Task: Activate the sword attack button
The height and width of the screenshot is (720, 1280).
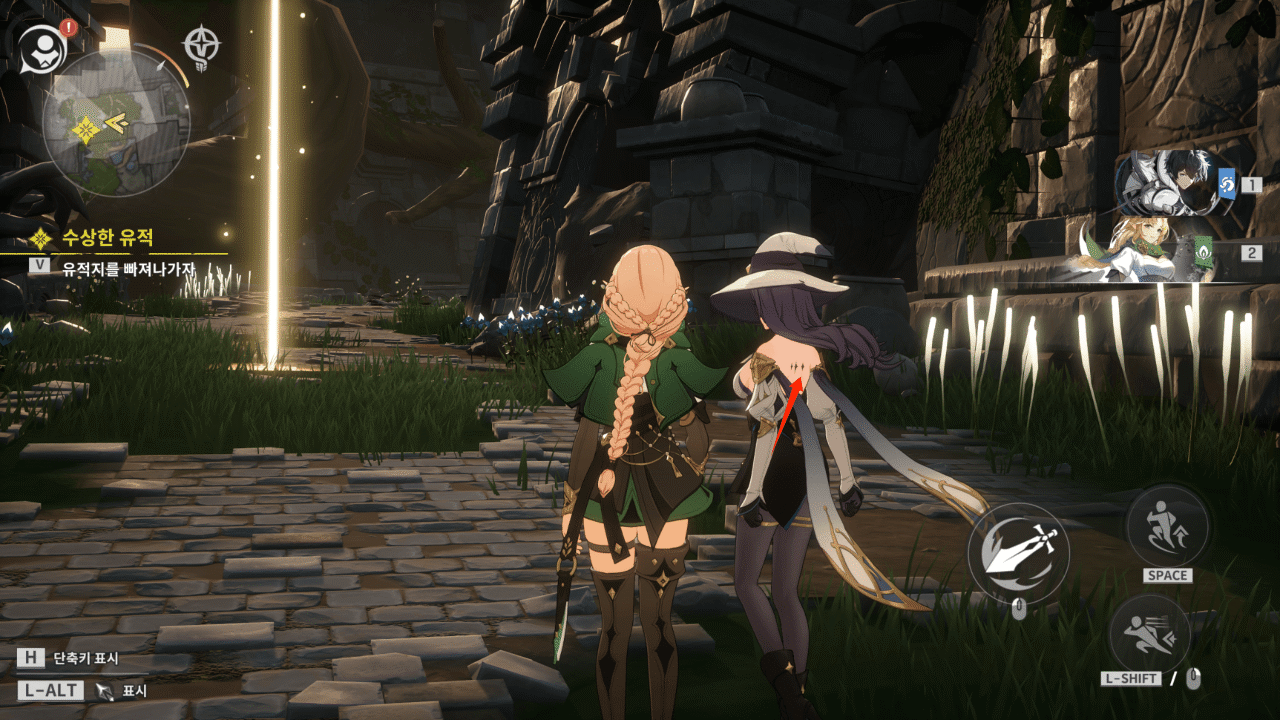Action: click(1018, 553)
